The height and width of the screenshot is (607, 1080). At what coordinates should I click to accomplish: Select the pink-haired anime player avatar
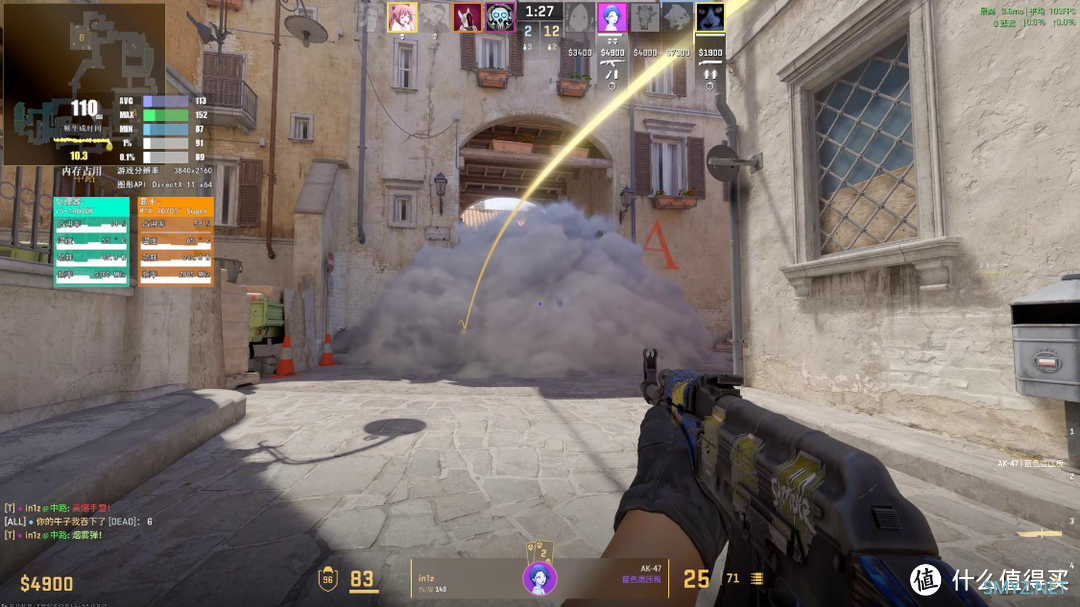[402, 17]
